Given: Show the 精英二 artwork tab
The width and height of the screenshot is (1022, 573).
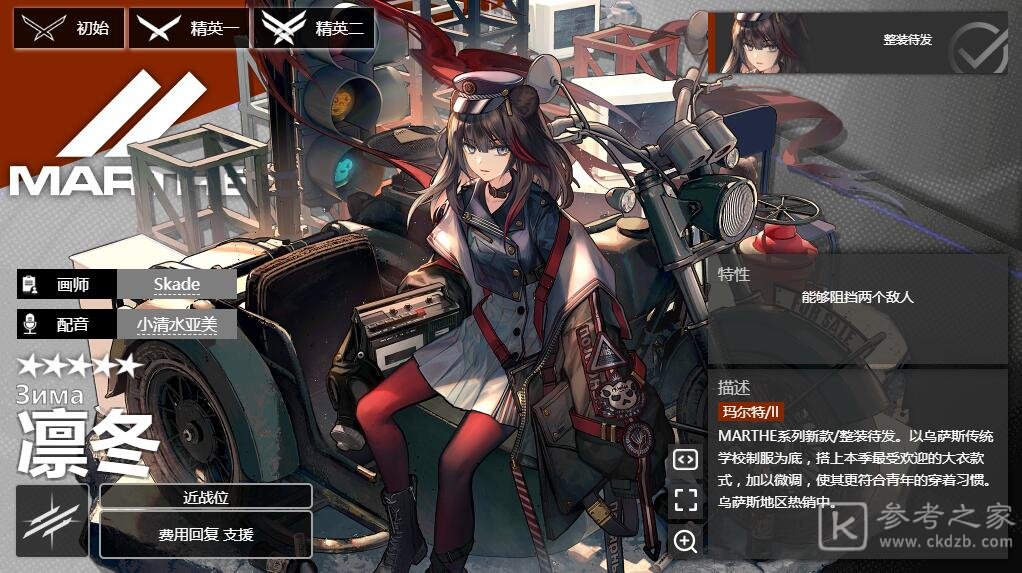Looking at the screenshot, I should point(314,28).
